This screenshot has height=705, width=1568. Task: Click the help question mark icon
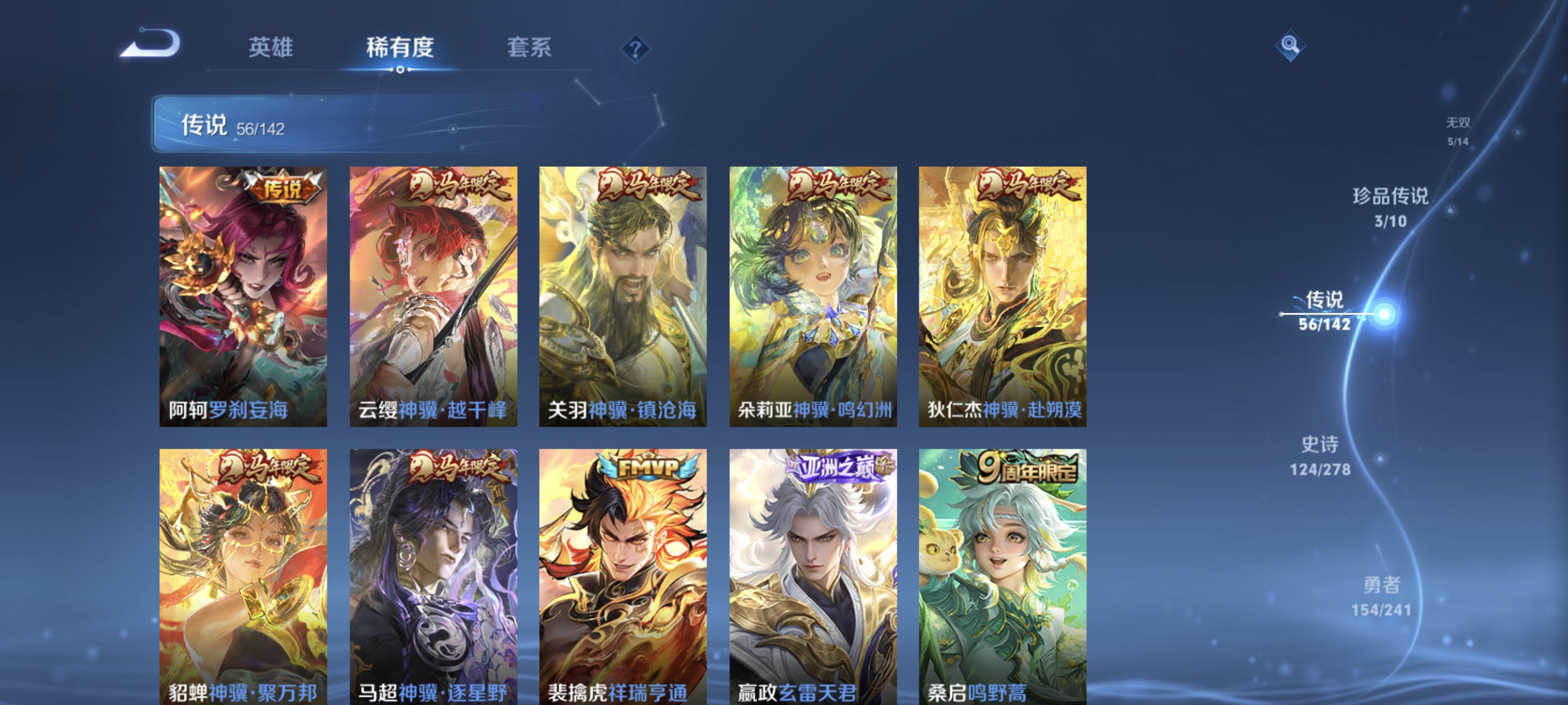tap(635, 50)
